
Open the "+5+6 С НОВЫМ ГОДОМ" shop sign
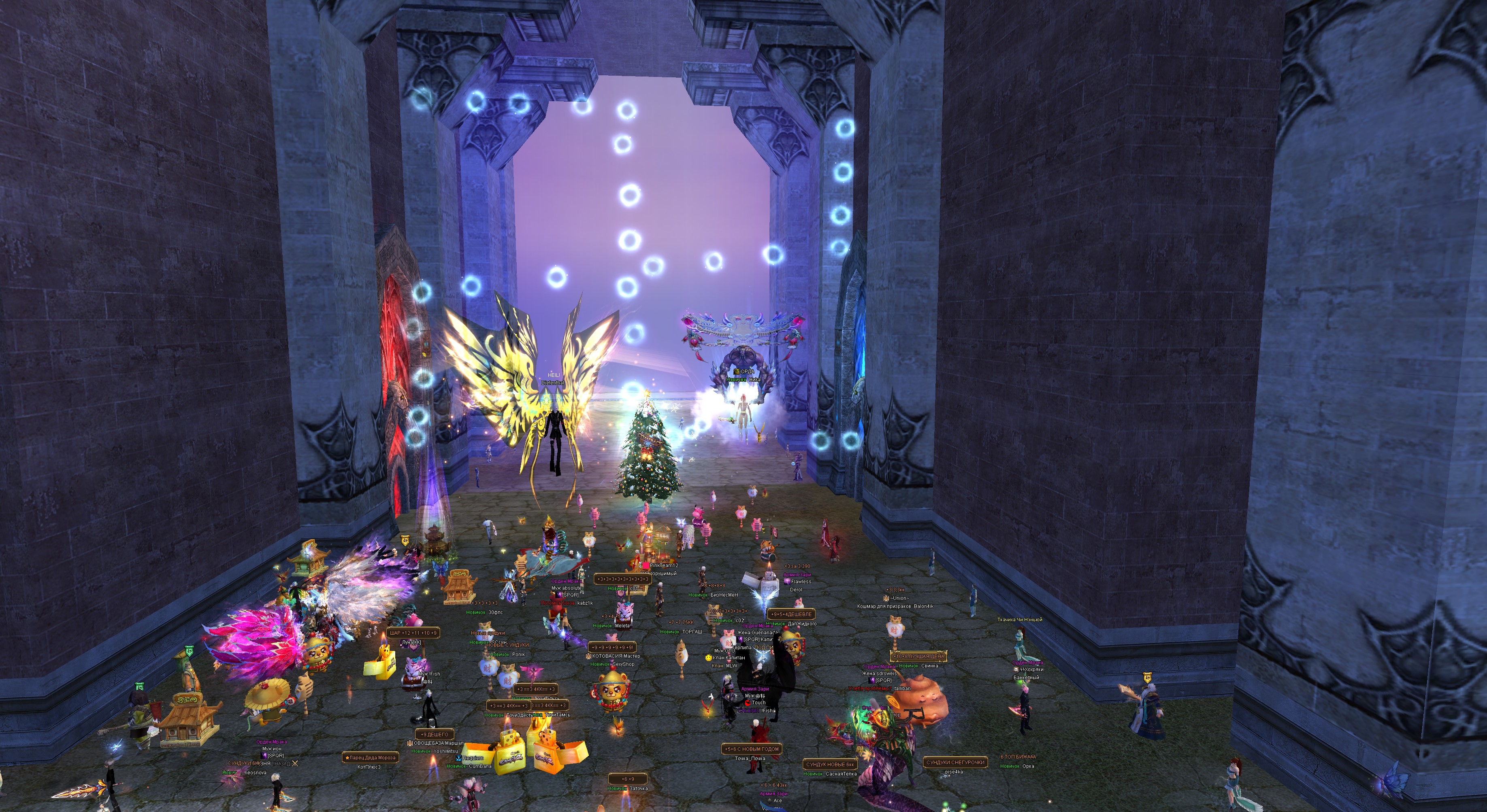(x=752, y=749)
